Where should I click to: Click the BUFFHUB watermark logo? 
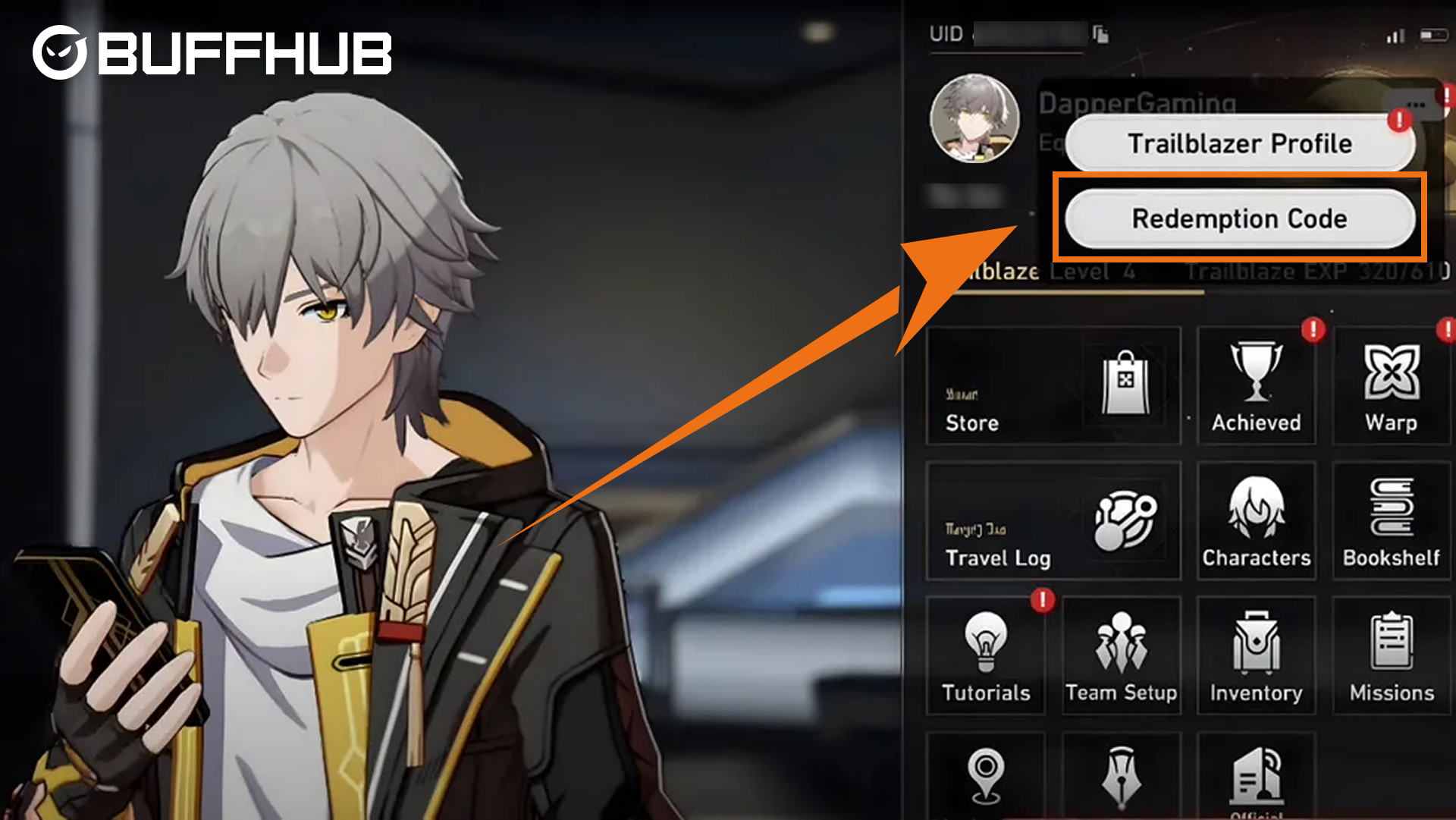tap(212, 52)
